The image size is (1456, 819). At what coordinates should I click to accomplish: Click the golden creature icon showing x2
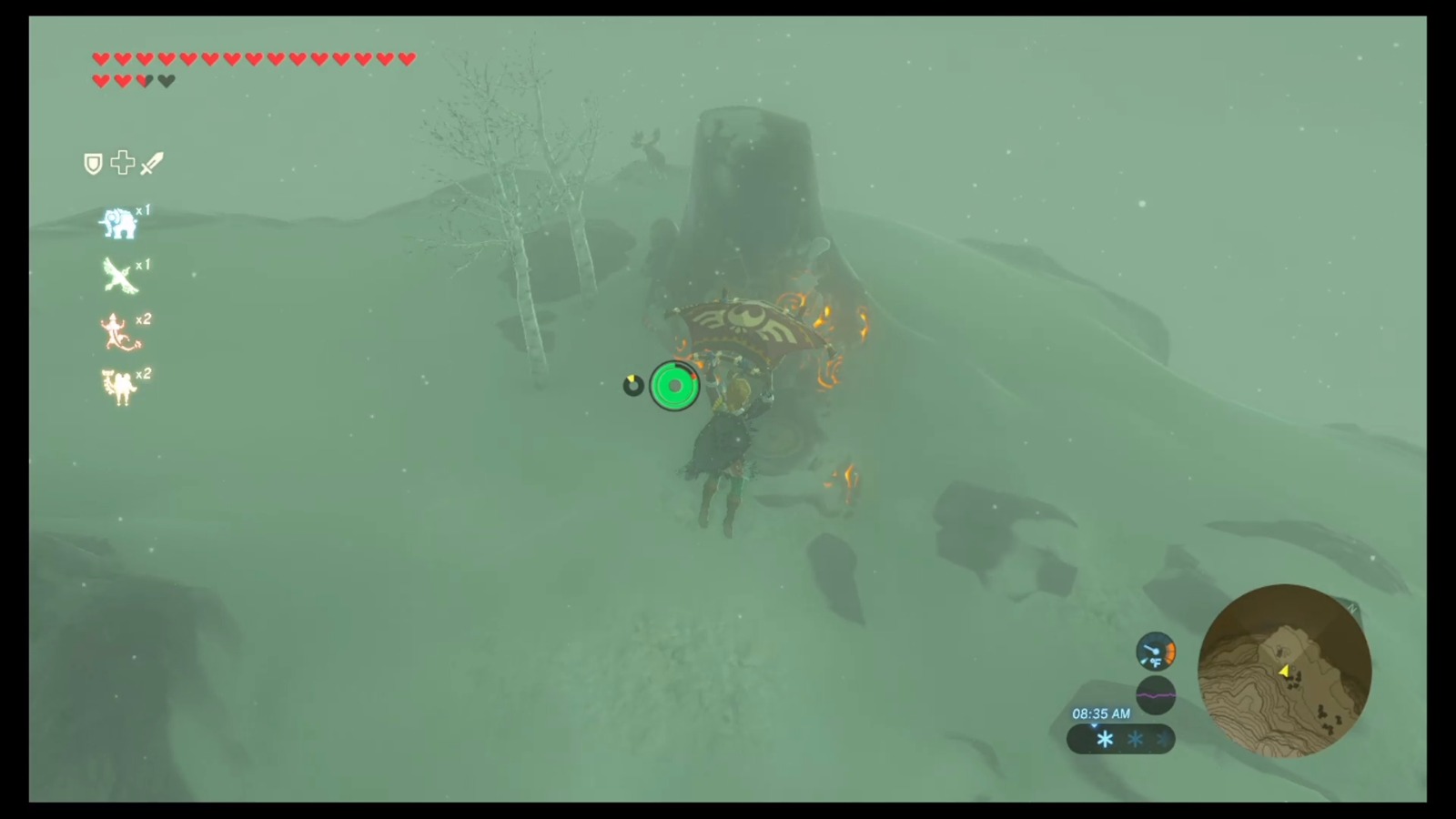click(x=119, y=384)
